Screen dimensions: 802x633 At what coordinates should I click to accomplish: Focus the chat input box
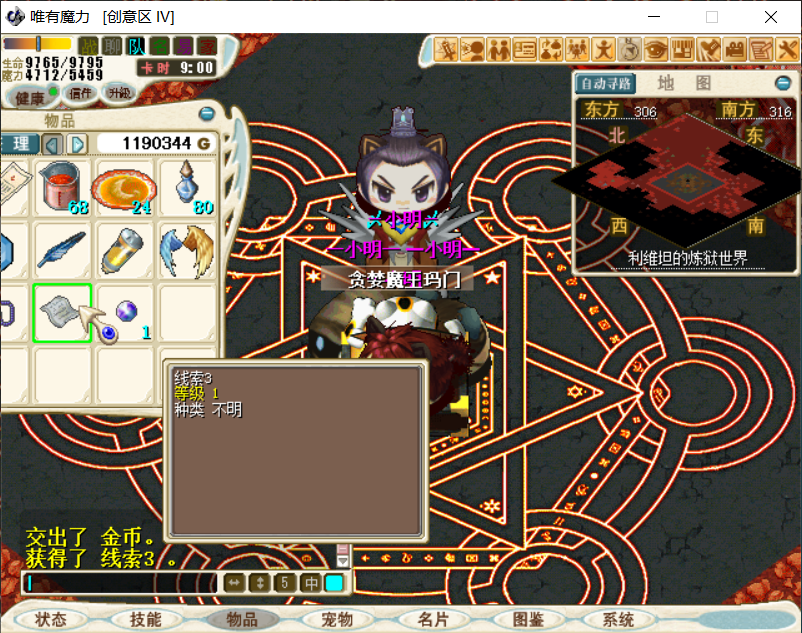click(x=120, y=583)
